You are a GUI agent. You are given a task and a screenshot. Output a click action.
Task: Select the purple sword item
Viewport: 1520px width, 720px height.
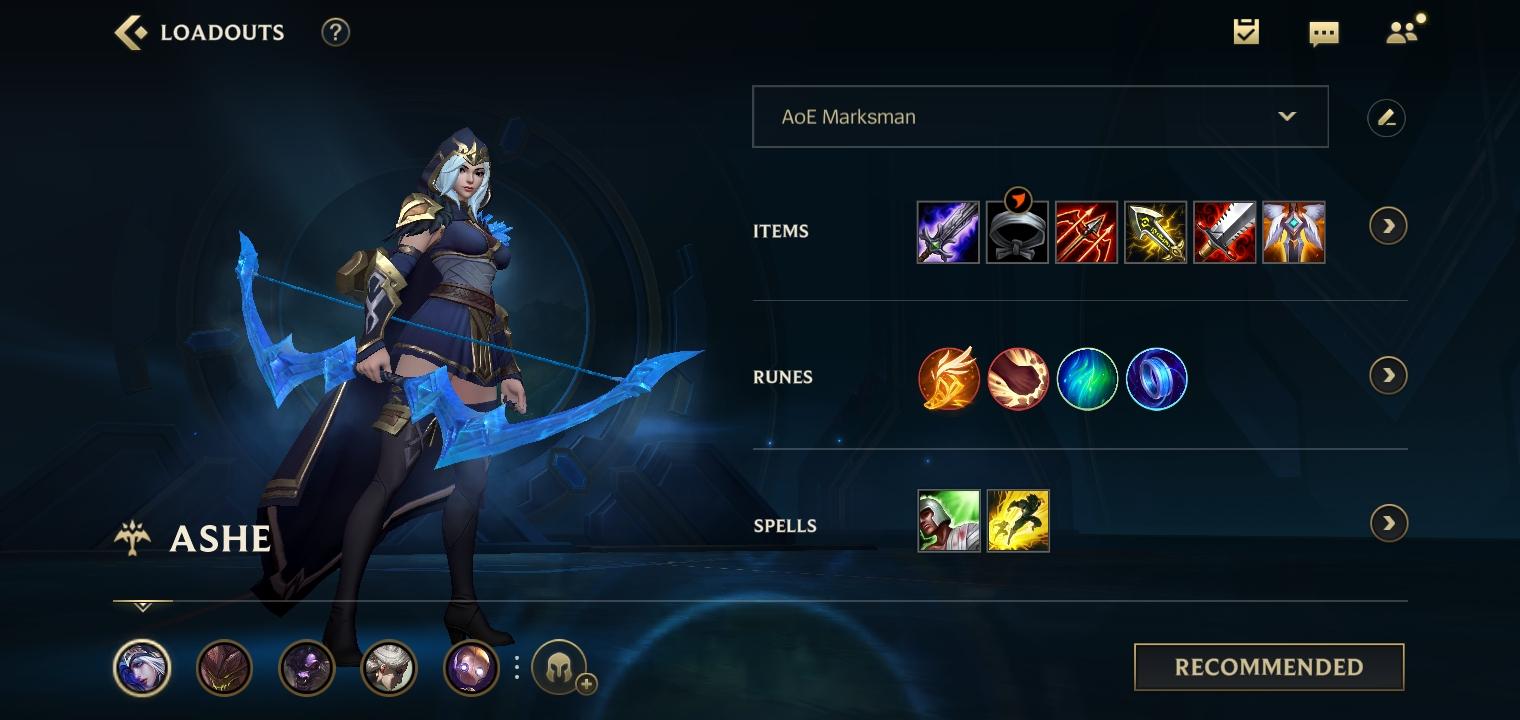pos(948,232)
